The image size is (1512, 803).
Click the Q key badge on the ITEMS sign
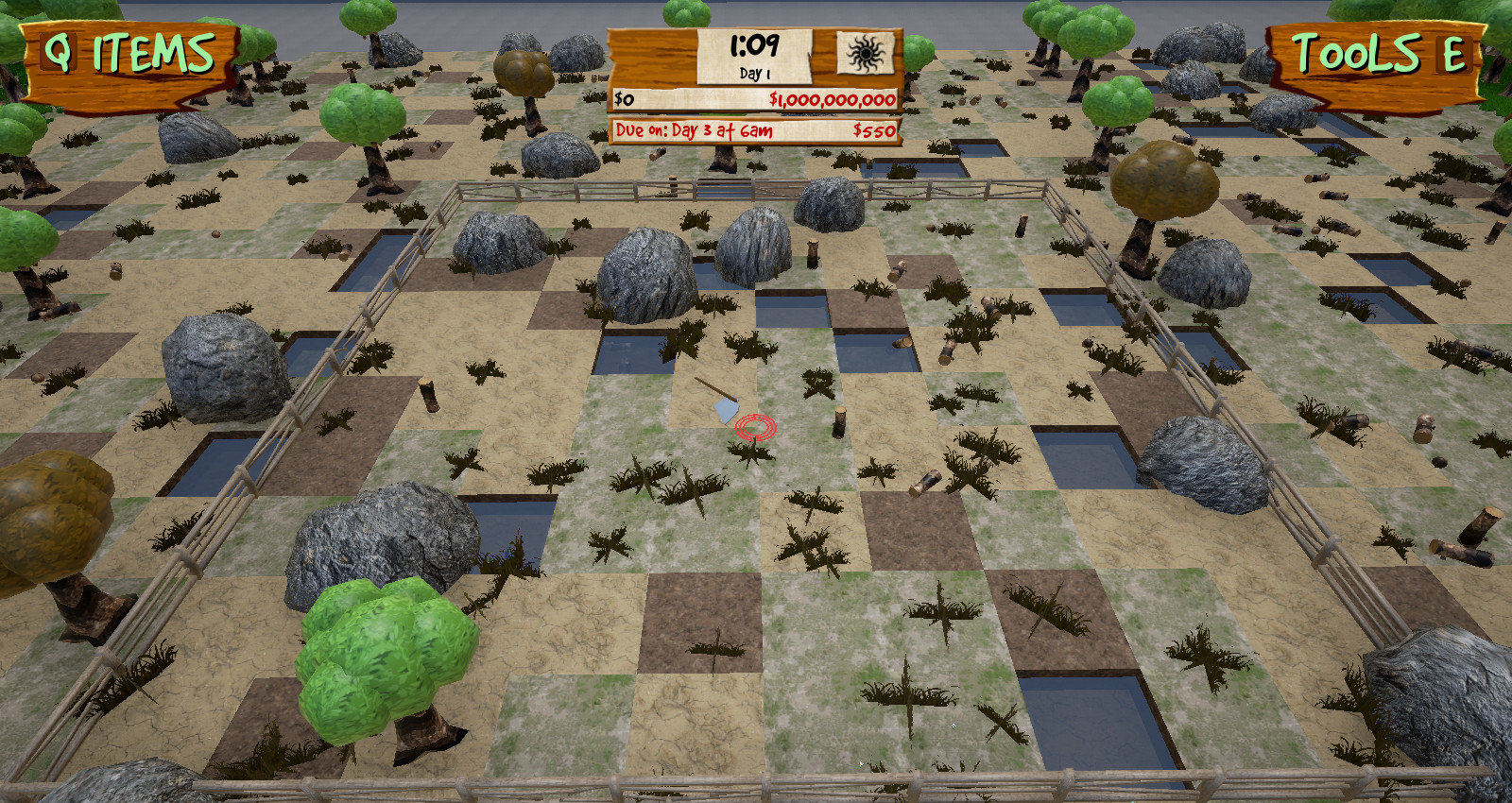[x=59, y=50]
